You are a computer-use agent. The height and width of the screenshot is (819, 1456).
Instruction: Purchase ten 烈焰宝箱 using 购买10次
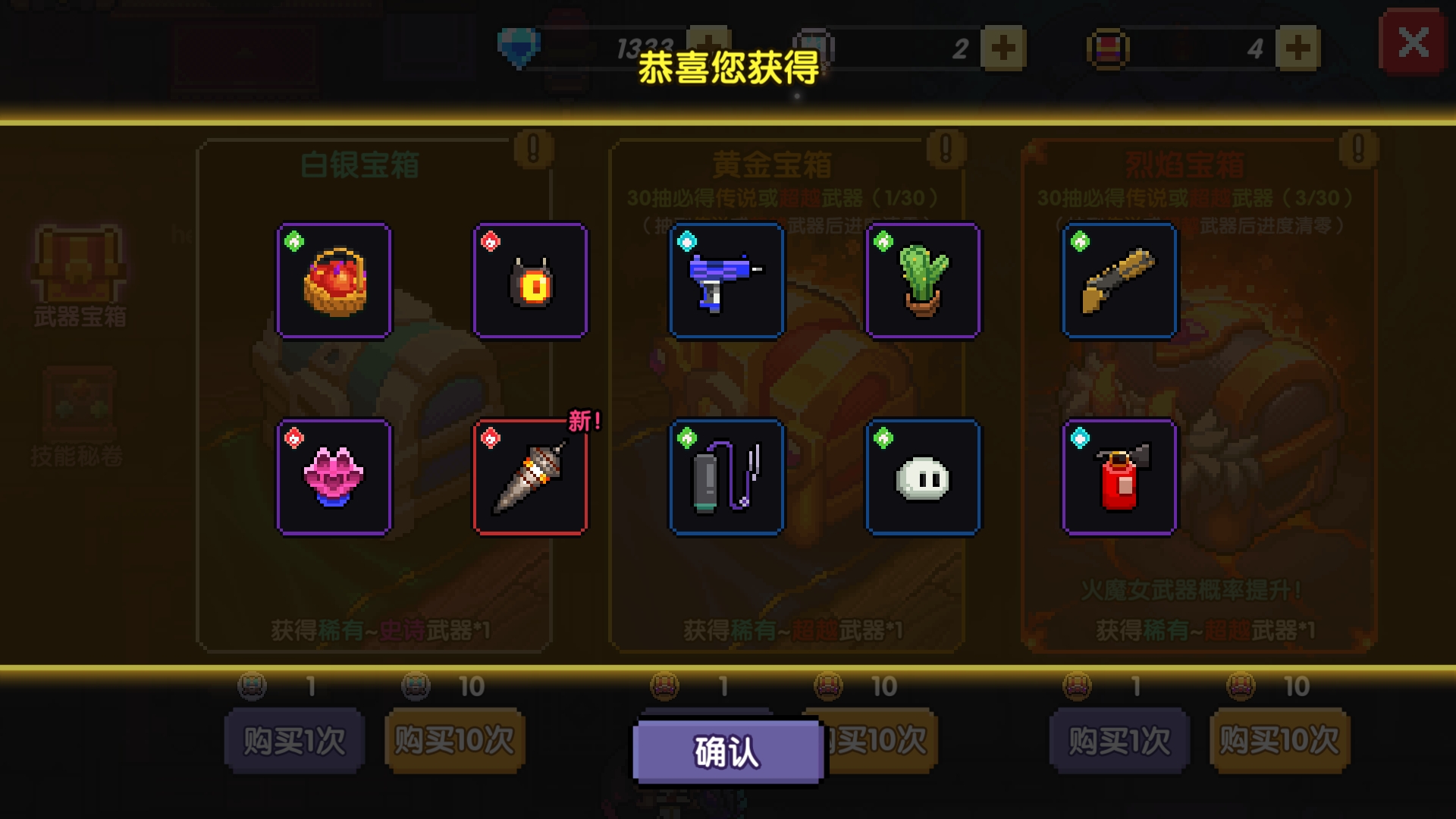pyautogui.click(x=1279, y=739)
